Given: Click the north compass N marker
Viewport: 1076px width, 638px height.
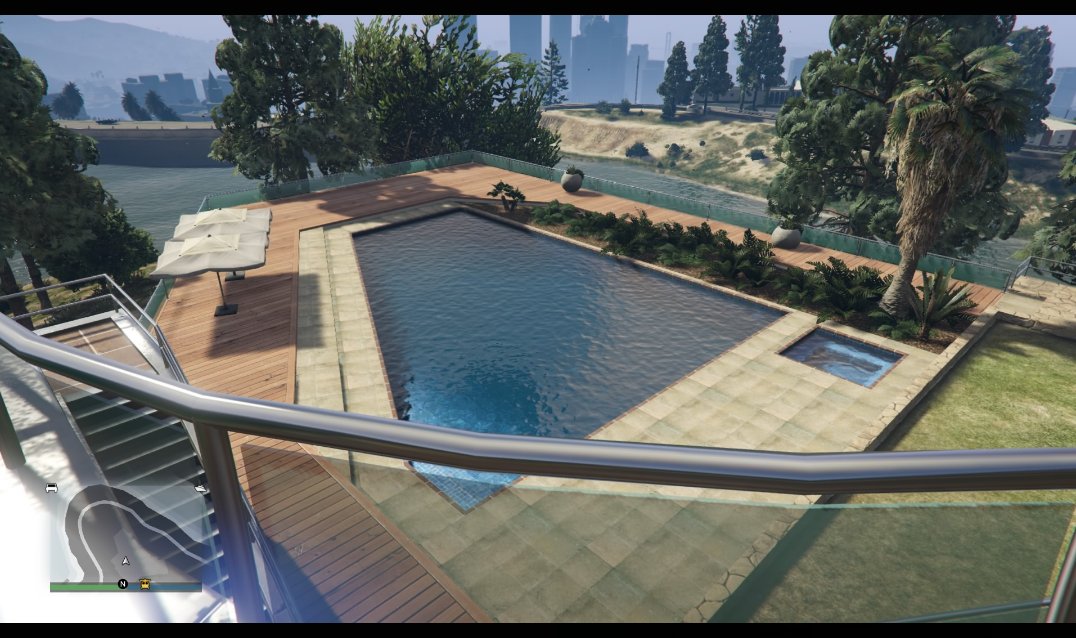Looking at the screenshot, I should click(x=123, y=583).
